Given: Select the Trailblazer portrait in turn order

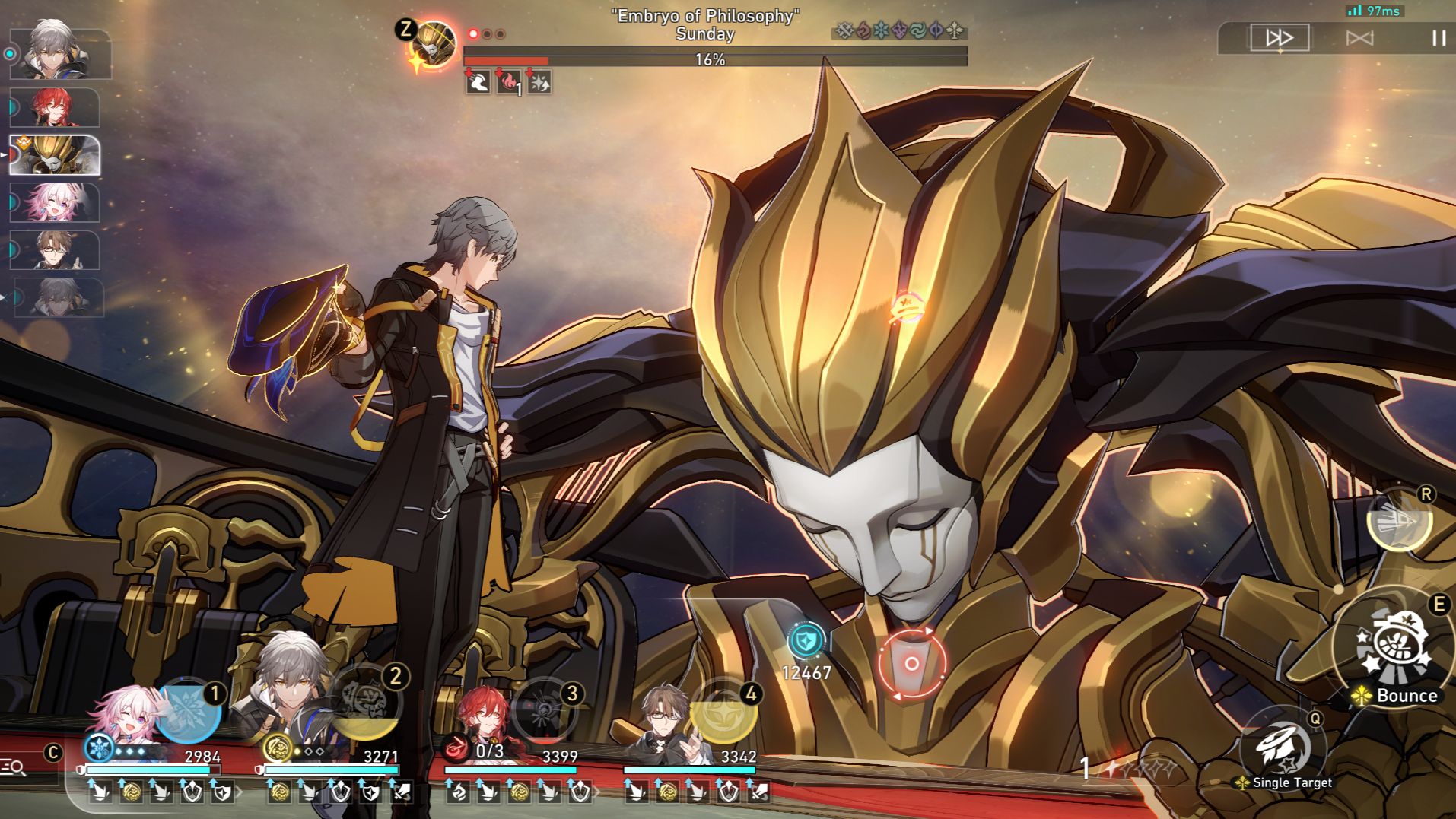Looking at the screenshot, I should coord(59,53).
